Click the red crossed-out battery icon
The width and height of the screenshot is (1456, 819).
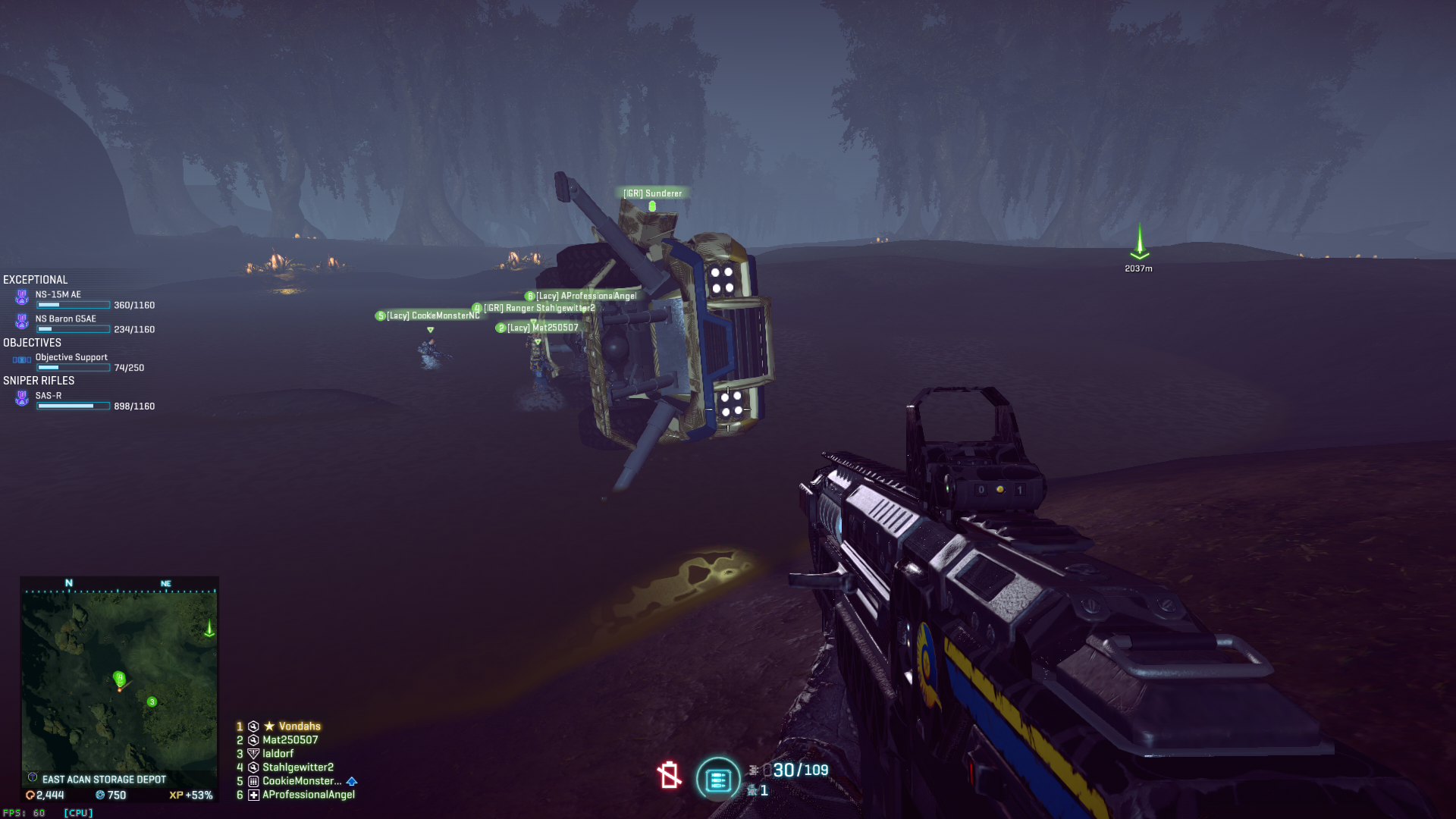click(x=669, y=775)
